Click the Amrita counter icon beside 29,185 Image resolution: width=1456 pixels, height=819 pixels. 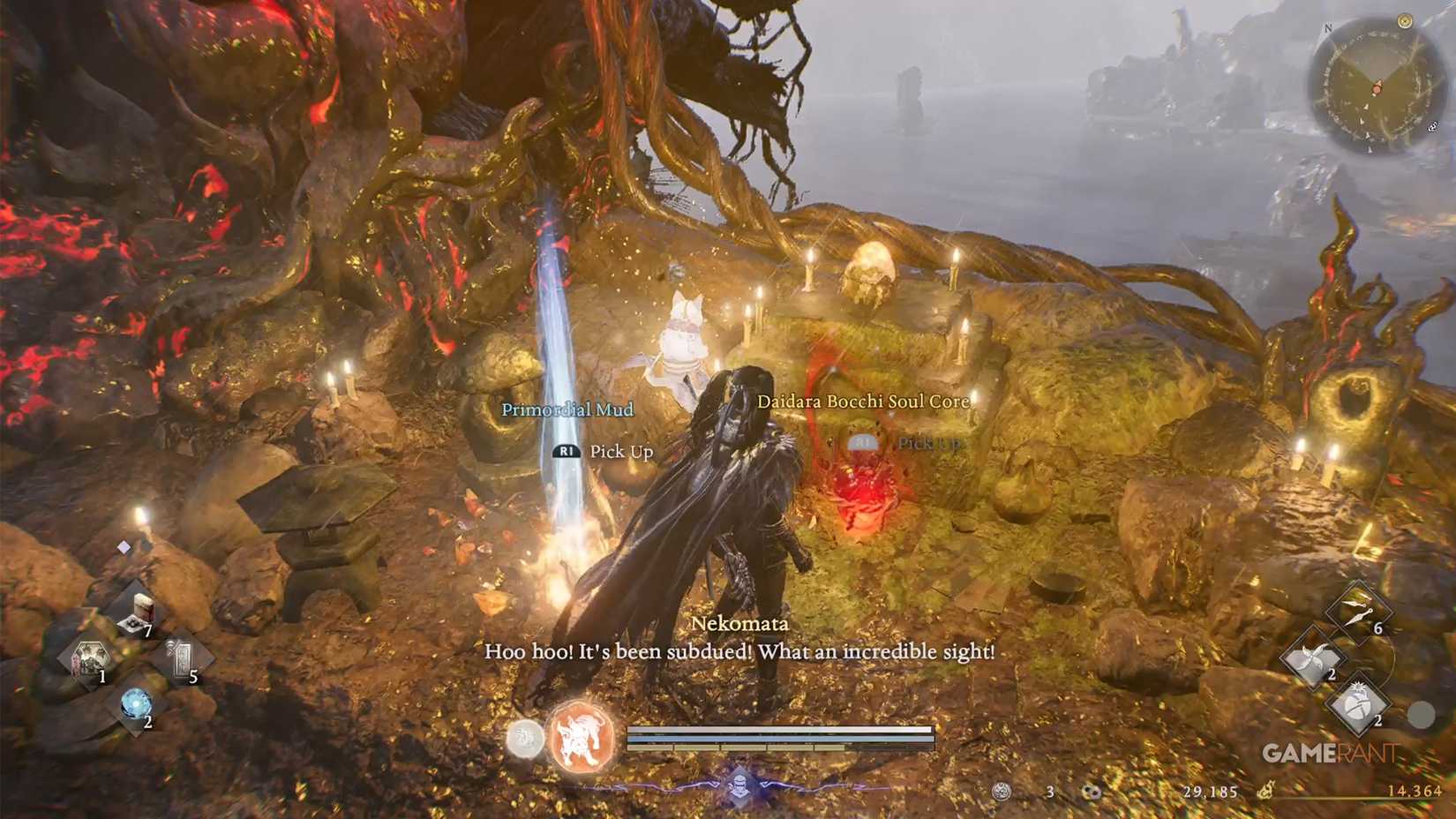(x=1092, y=792)
